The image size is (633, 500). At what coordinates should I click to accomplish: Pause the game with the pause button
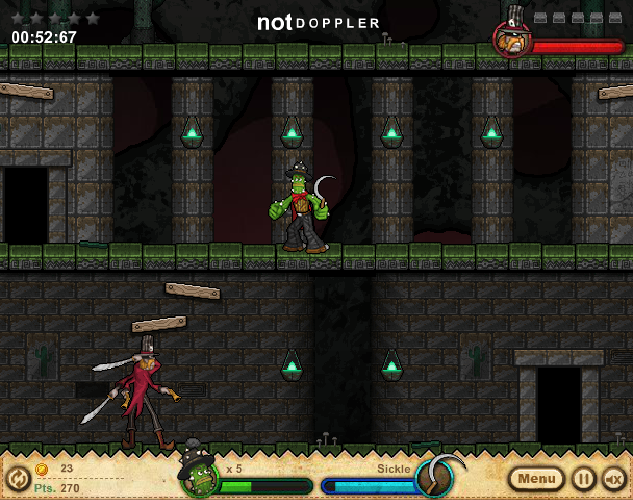pyautogui.click(x=583, y=478)
